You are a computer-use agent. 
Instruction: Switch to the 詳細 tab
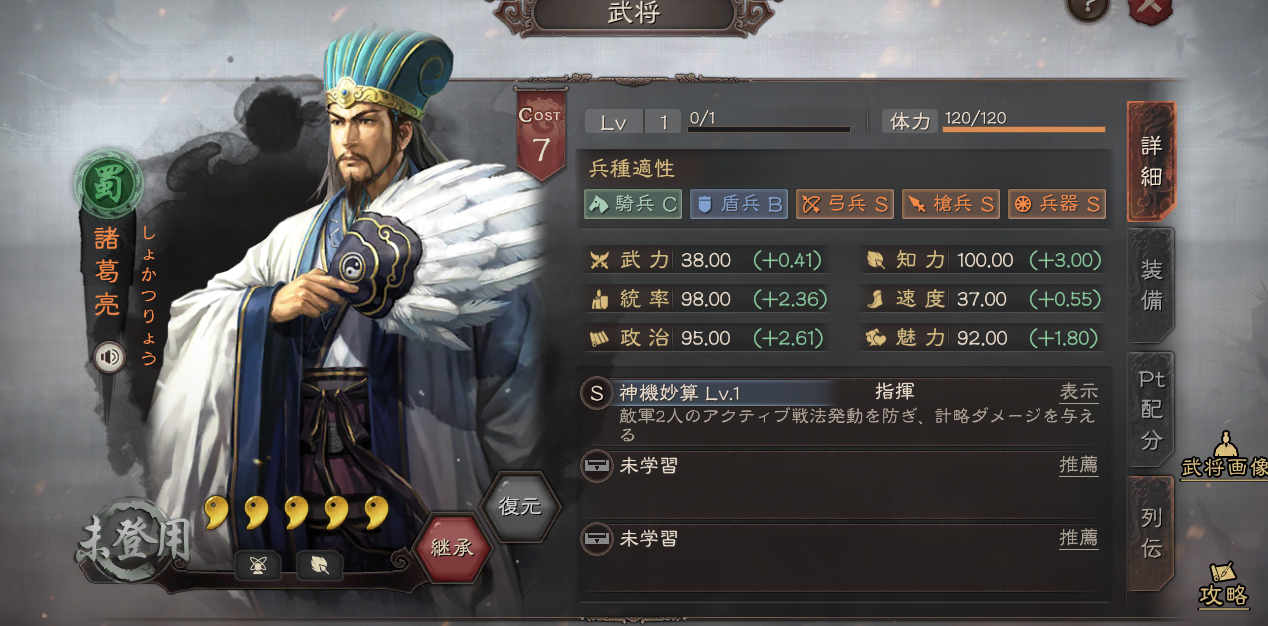pos(1151,160)
